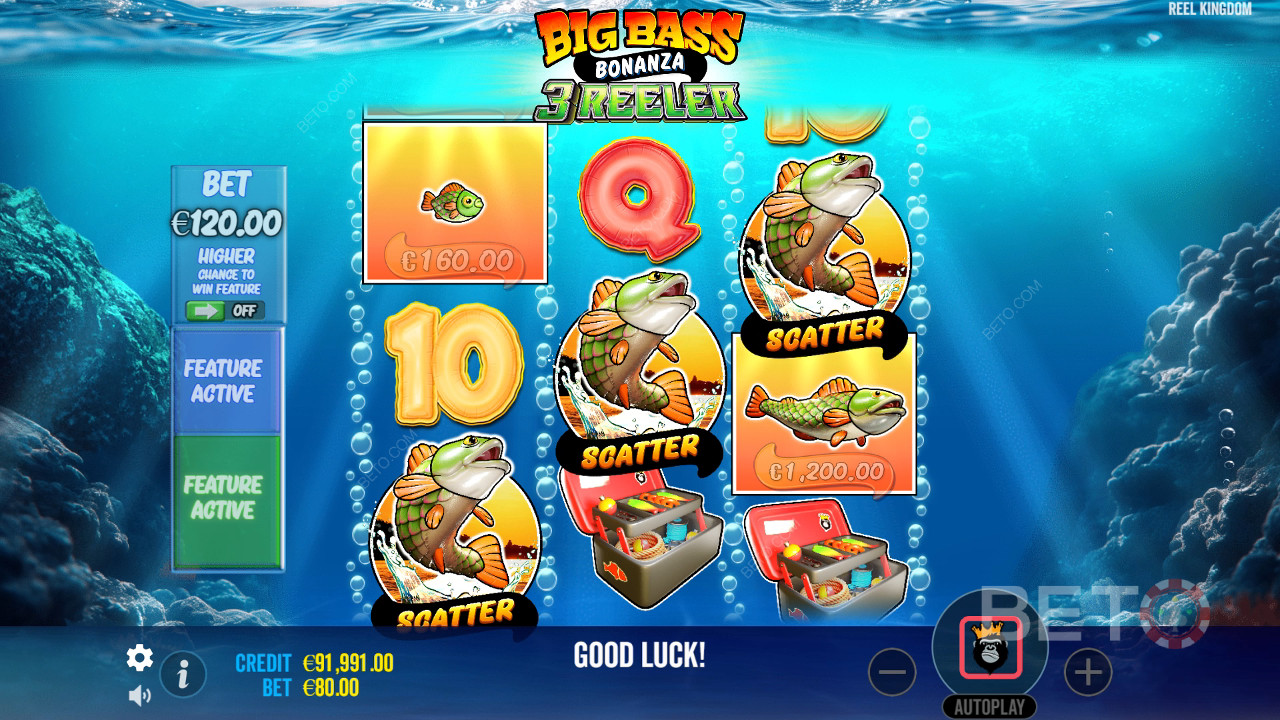Open the game info paytable
This screenshot has width=1280, height=720.
click(183, 675)
